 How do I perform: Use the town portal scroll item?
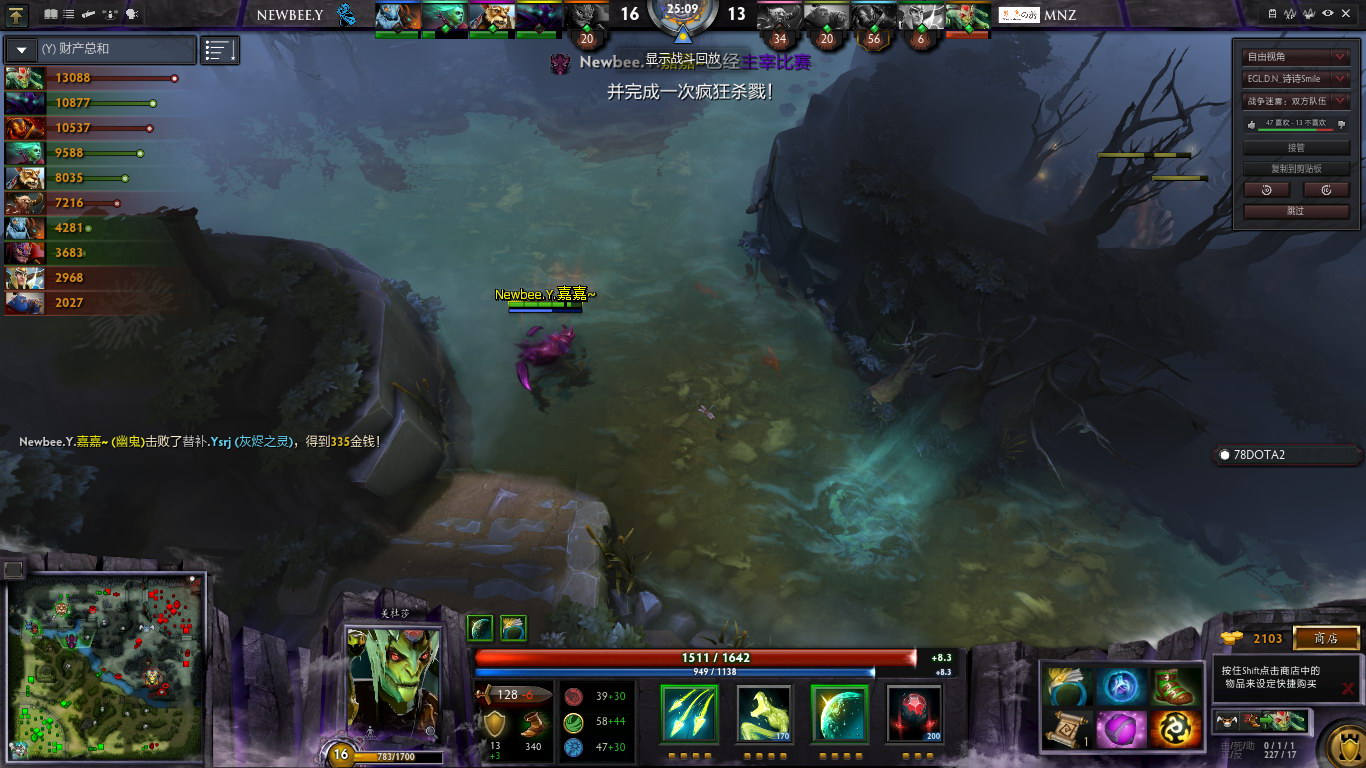point(1066,729)
